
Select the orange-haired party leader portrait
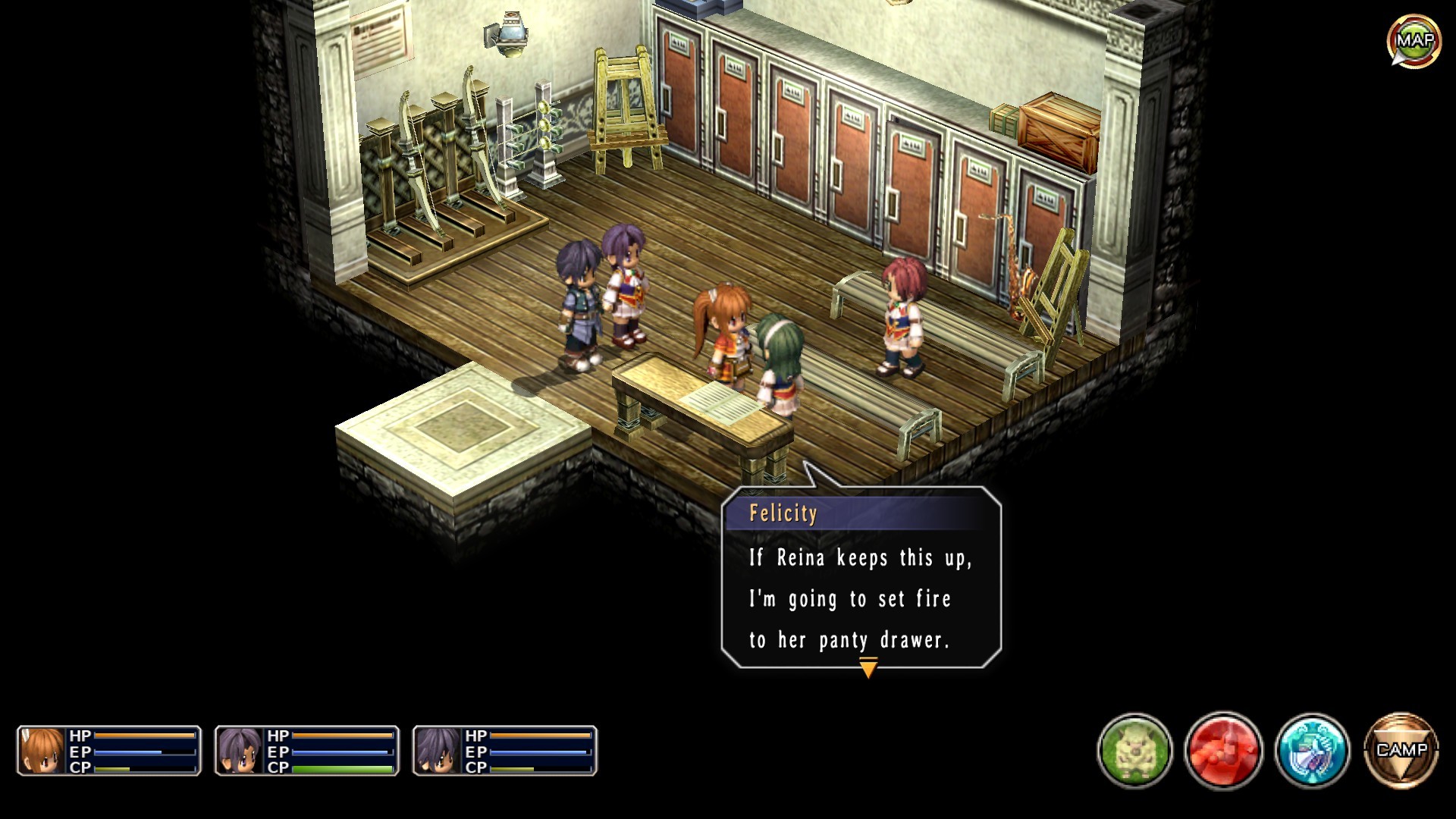(42, 751)
